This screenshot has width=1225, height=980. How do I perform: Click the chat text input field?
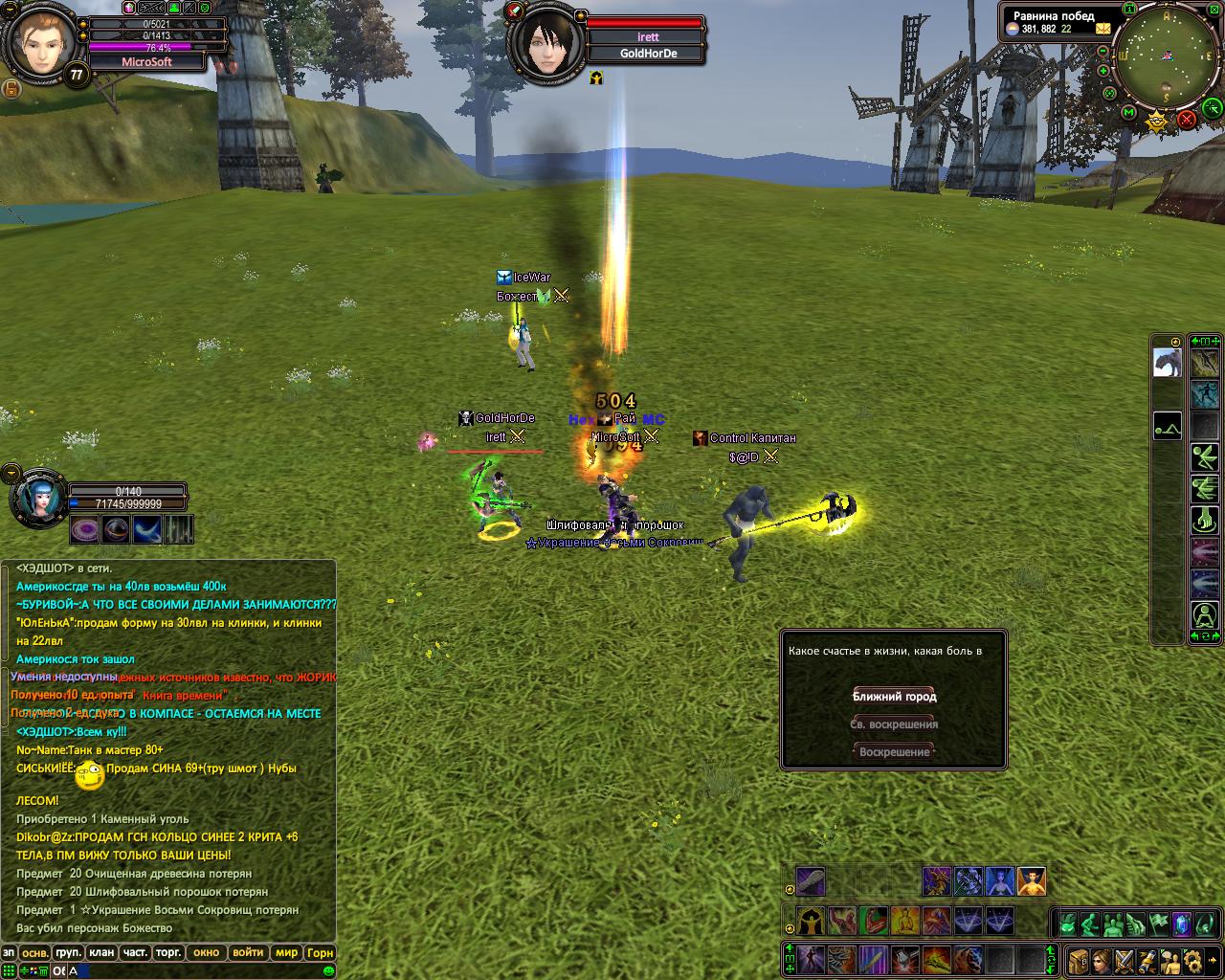click(x=191, y=970)
